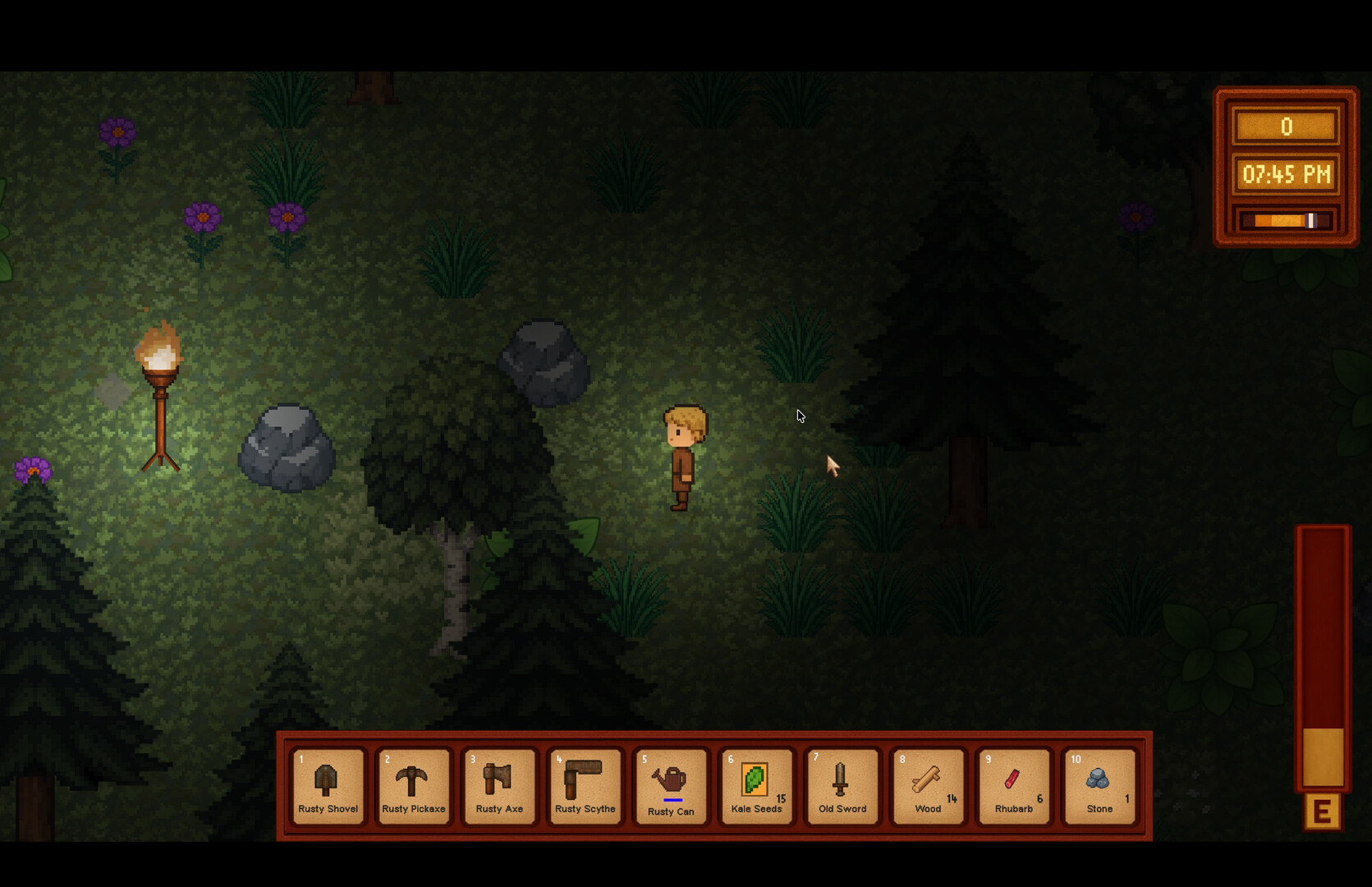Choose the Rusty Axe slot
The height and width of the screenshot is (887, 1372).
[x=499, y=785]
